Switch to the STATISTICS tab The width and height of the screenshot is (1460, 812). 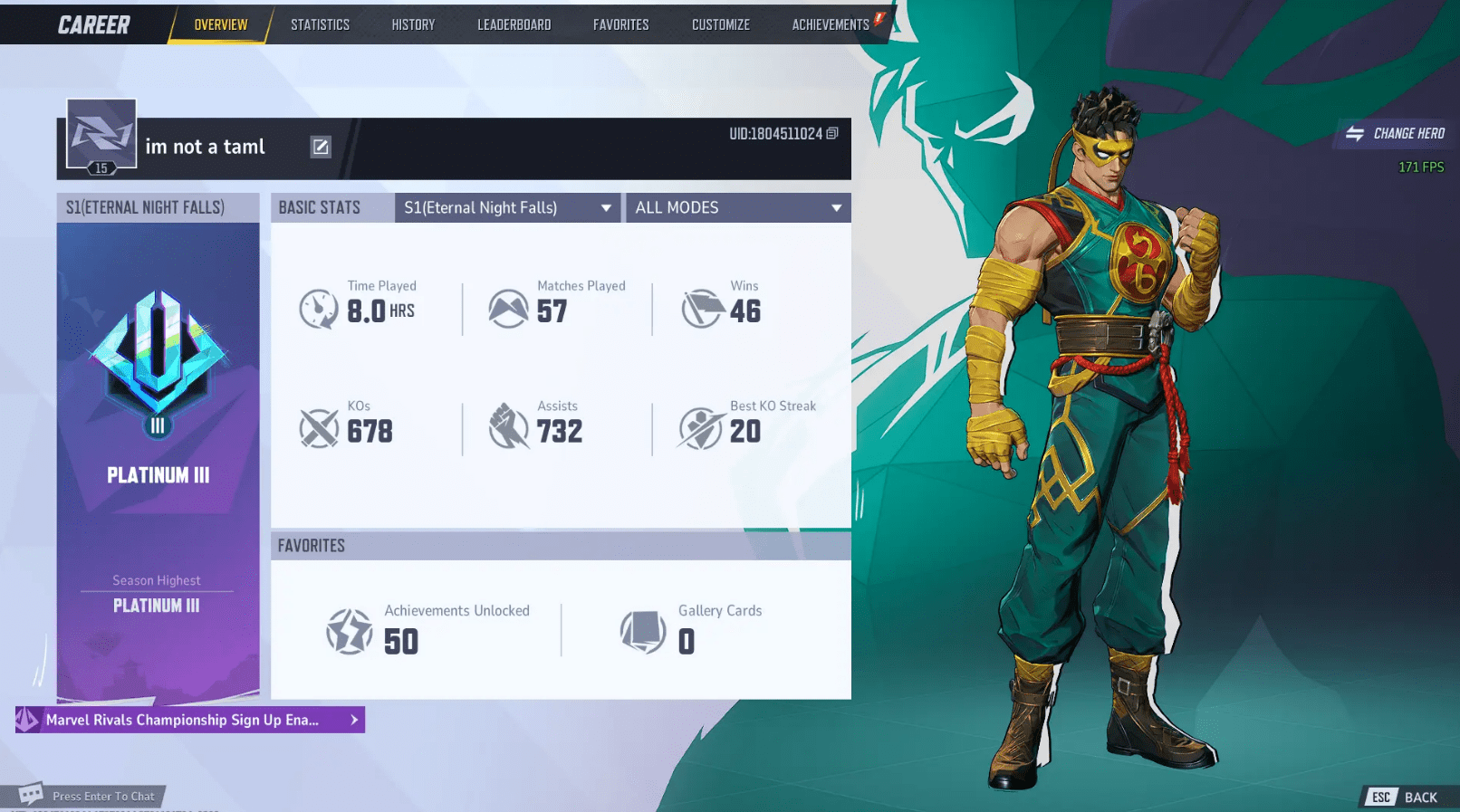point(320,24)
